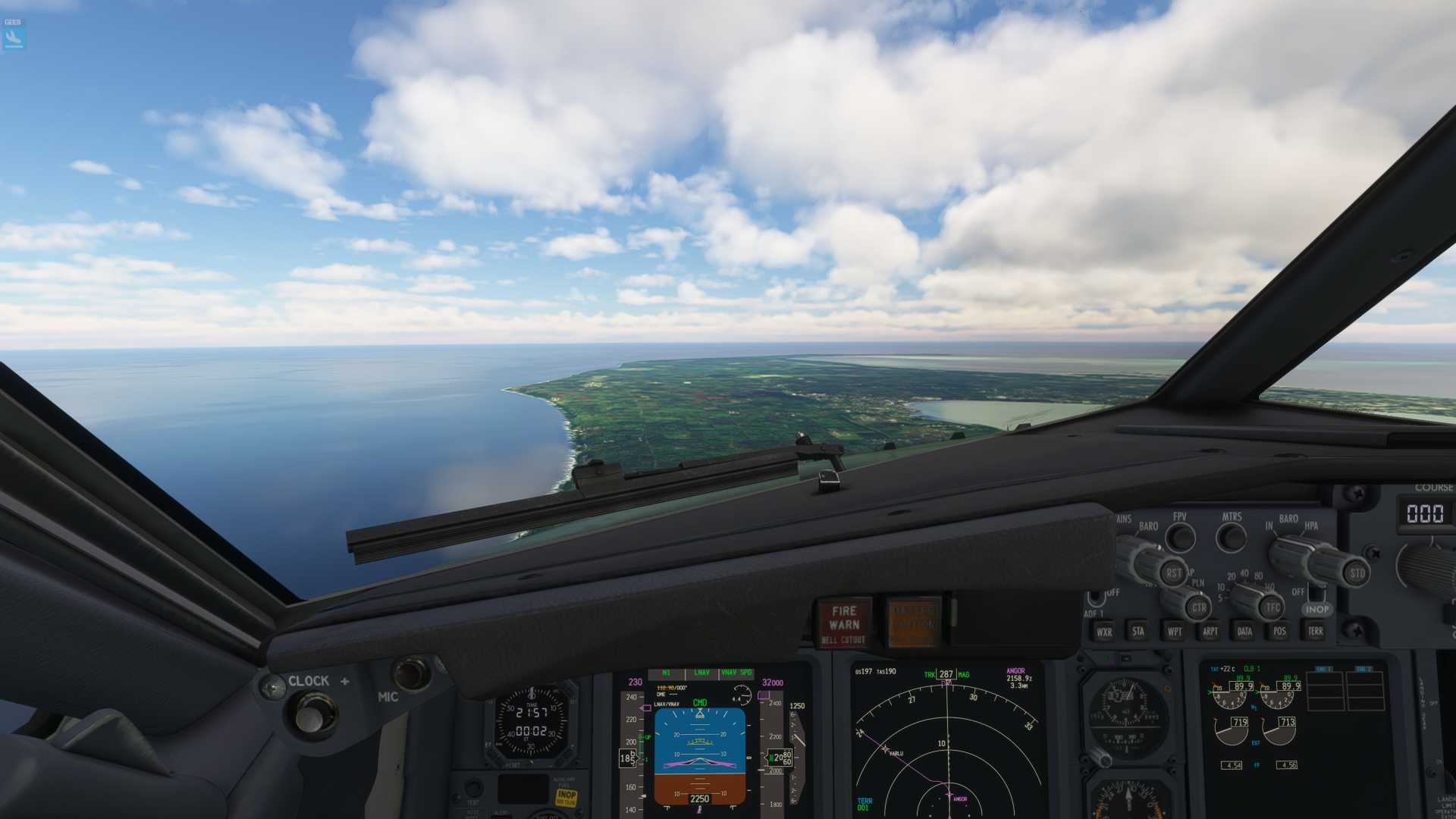
Task: Push the TFC traffic range knob
Action: point(1272,607)
